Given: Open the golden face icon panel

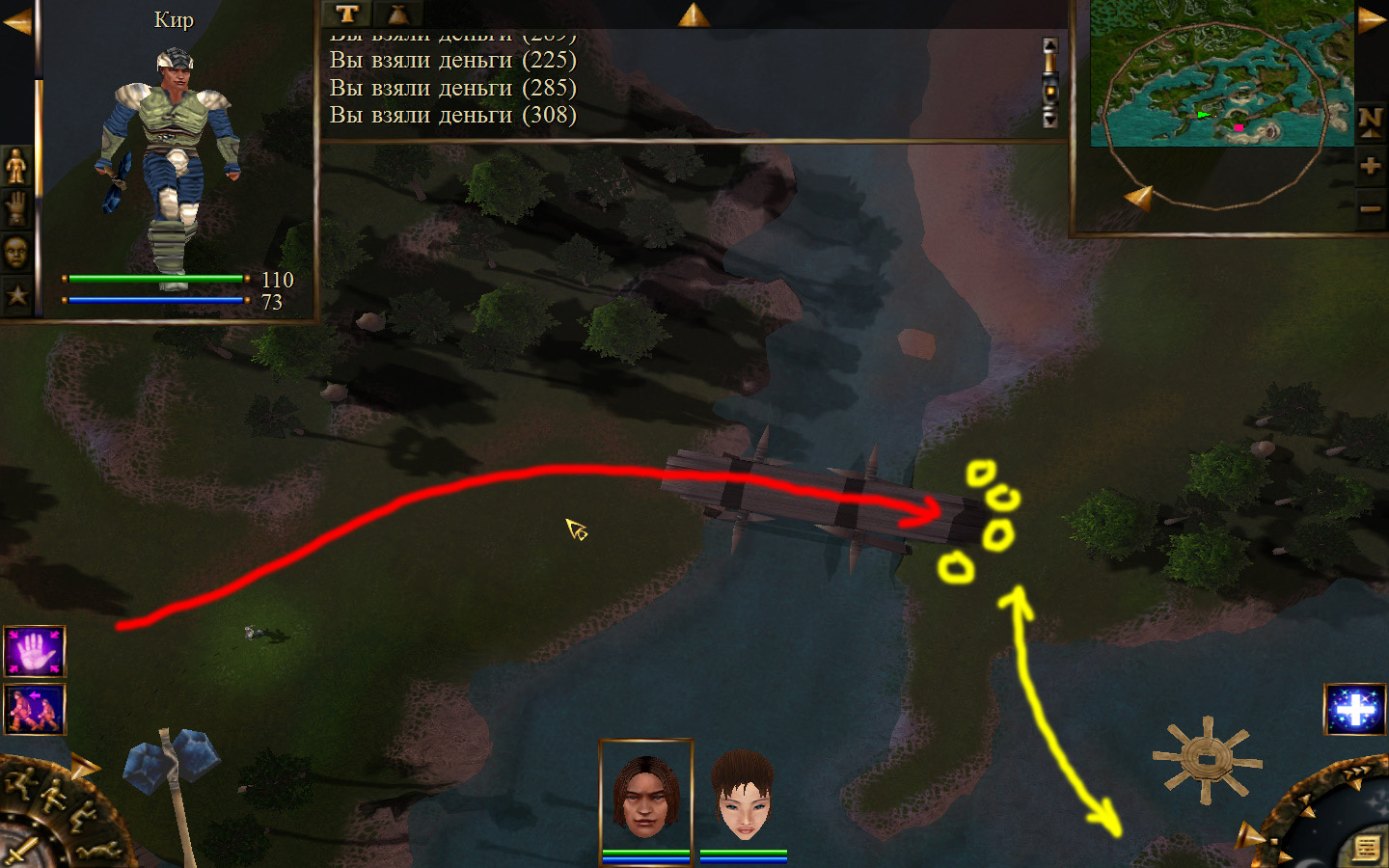Looking at the screenshot, I should 16,253.
